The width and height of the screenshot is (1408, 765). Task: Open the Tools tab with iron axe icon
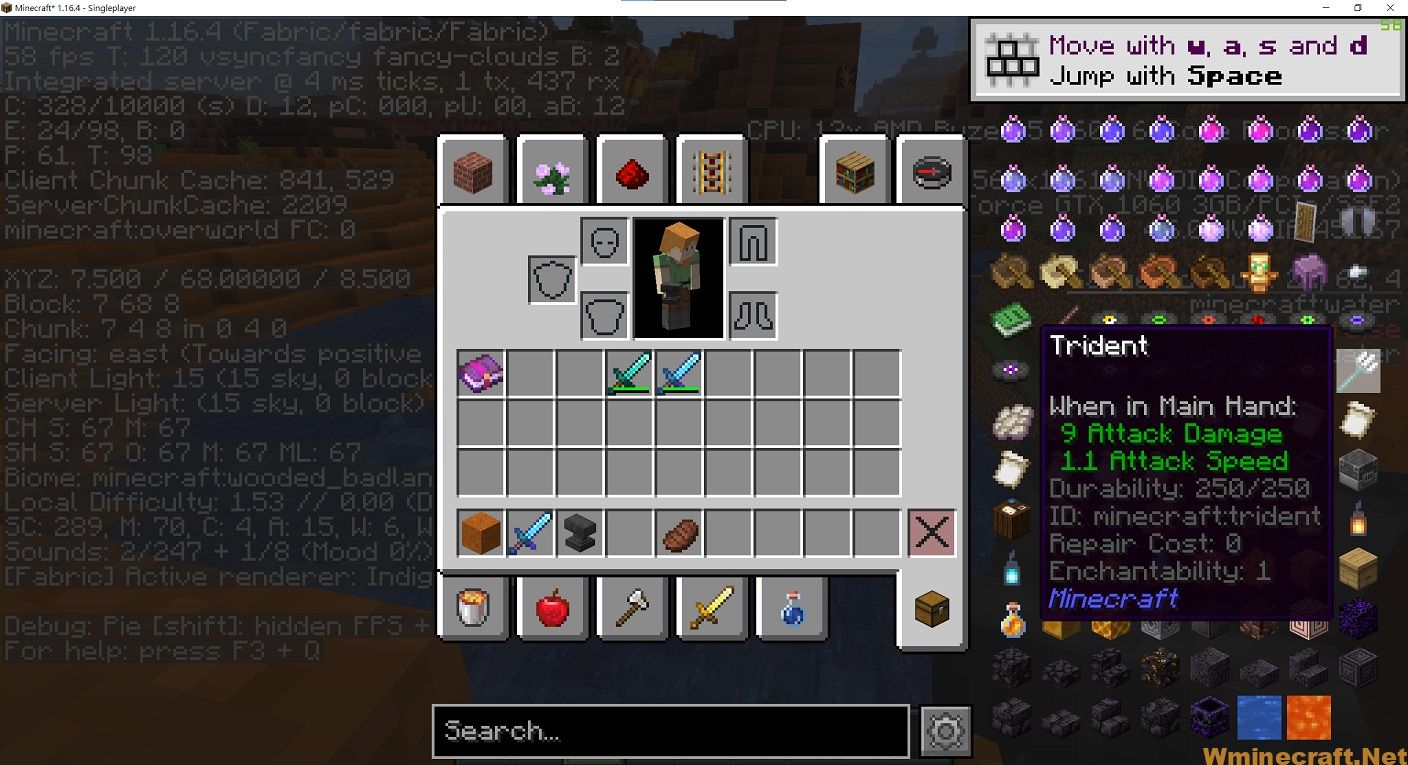coord(632,608)
